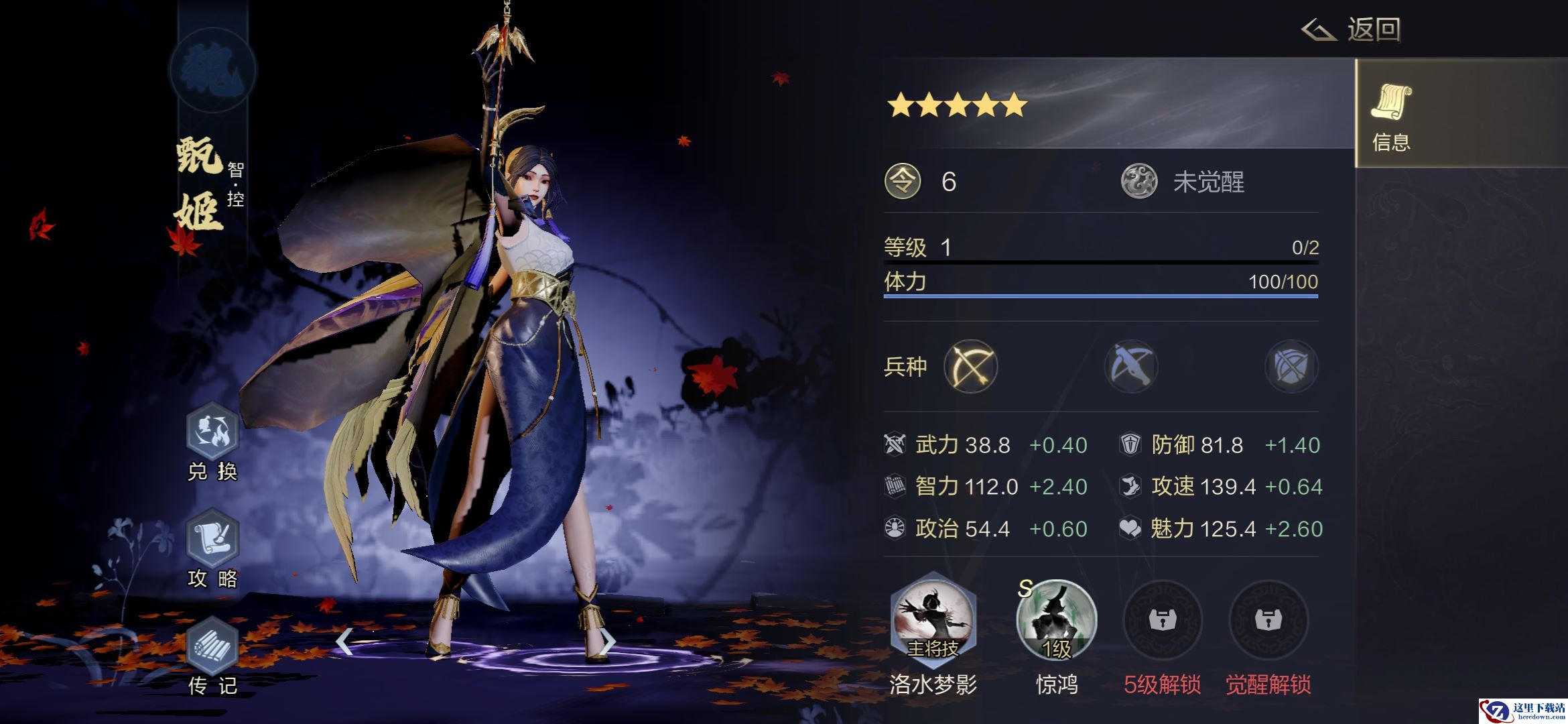
Task: Go back with the 返回 button
Action: (1352, 30)
